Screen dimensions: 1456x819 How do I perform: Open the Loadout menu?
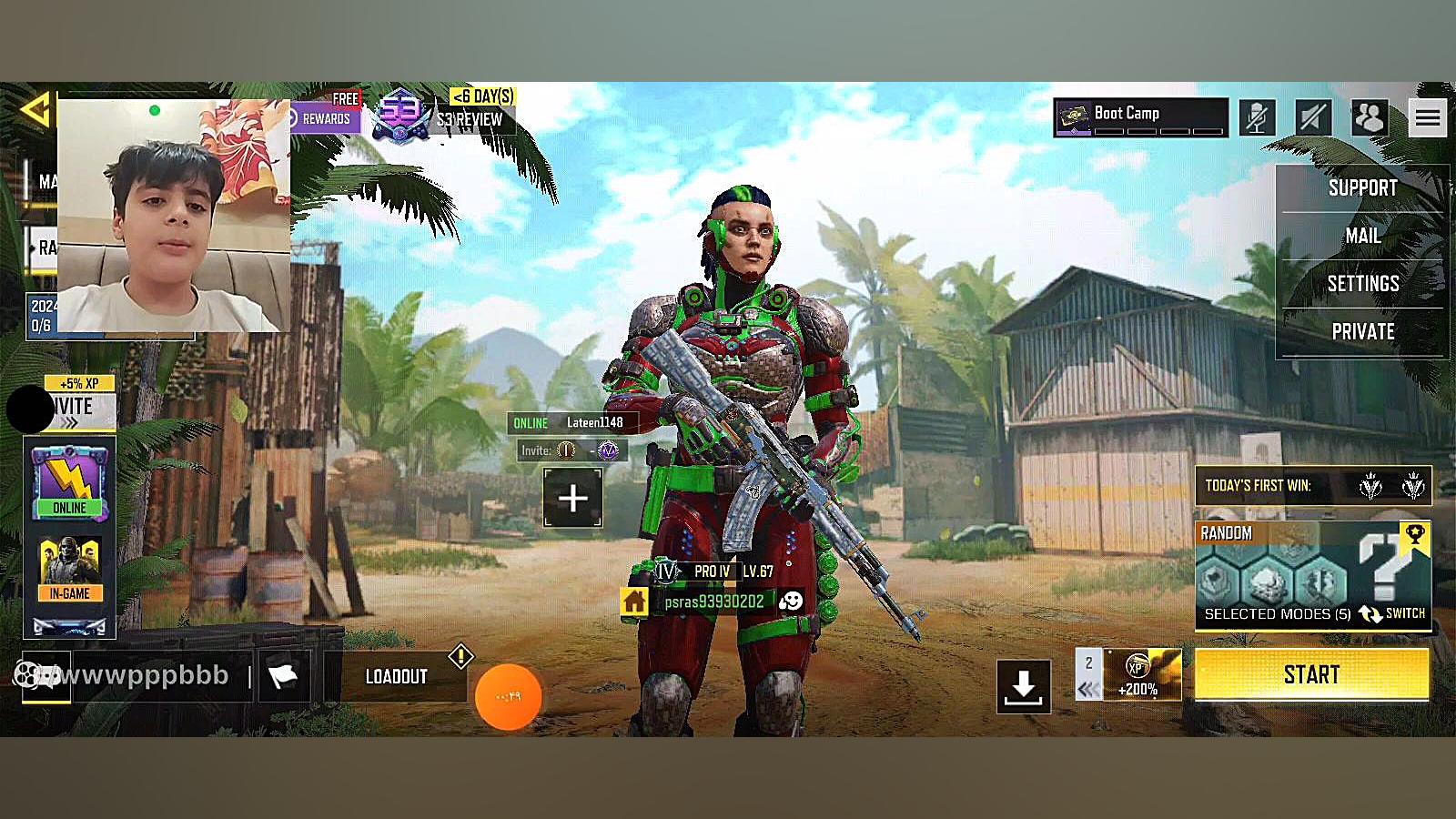tap(396, 676)
